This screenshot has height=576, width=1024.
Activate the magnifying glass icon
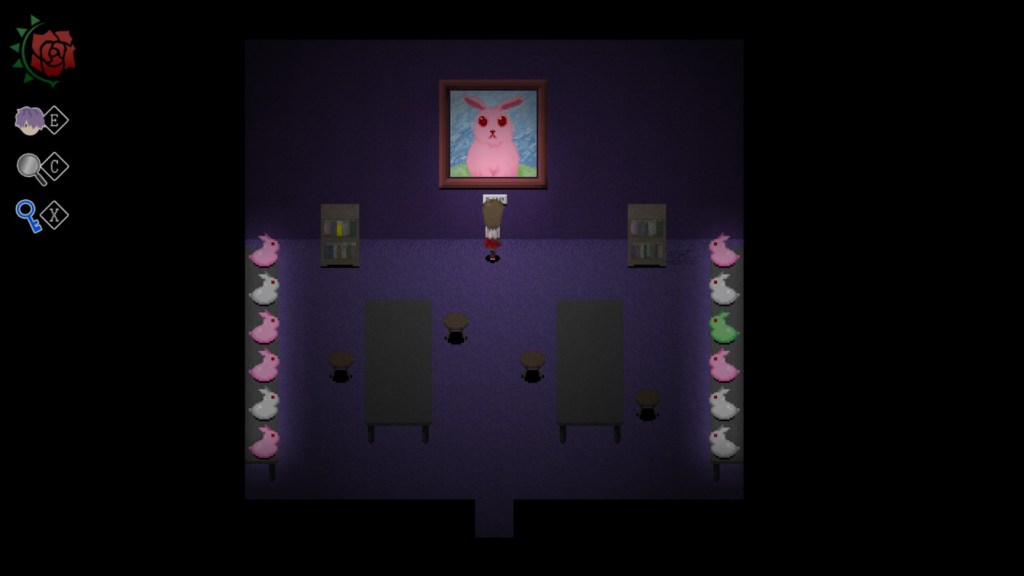pyautogui.click(x=31, y=168)
